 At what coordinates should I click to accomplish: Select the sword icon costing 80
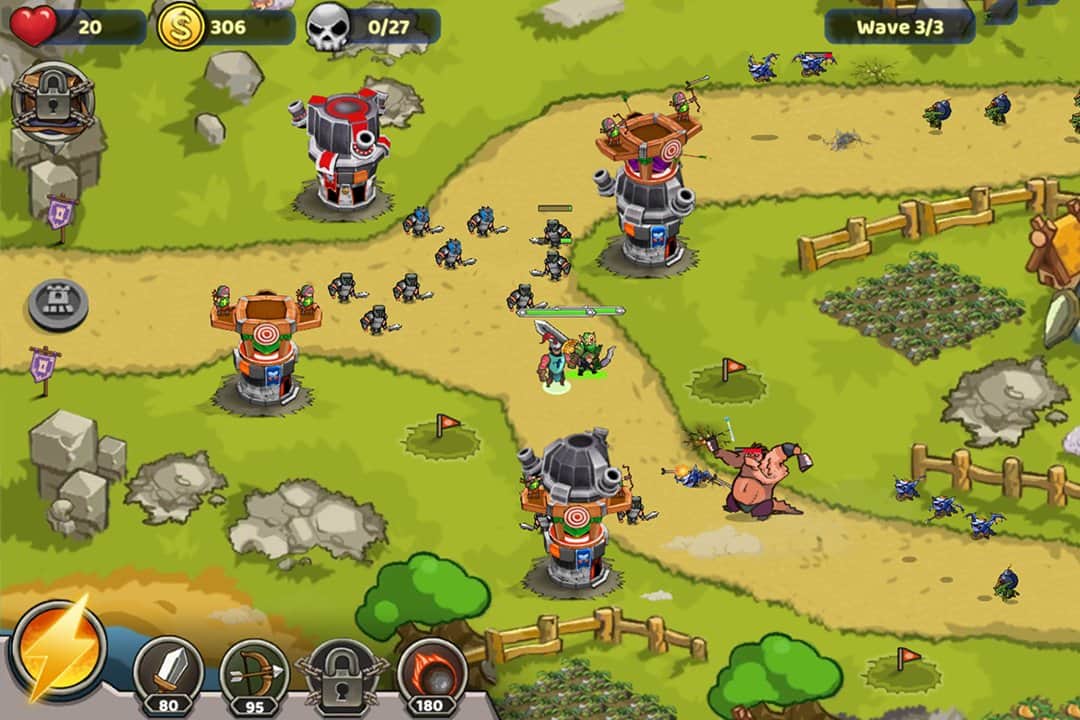click(x=168, y=671)
